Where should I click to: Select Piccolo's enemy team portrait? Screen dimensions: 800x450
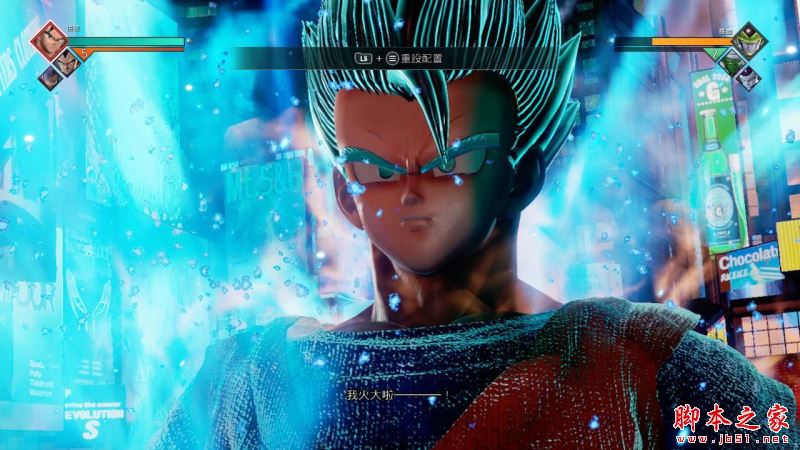tap(733, 62)
